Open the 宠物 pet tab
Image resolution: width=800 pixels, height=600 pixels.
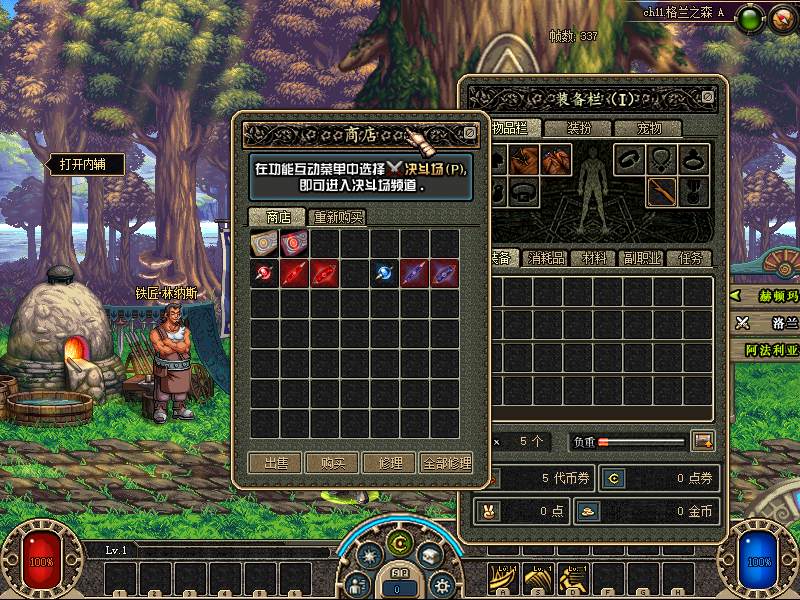click(650, 128)
